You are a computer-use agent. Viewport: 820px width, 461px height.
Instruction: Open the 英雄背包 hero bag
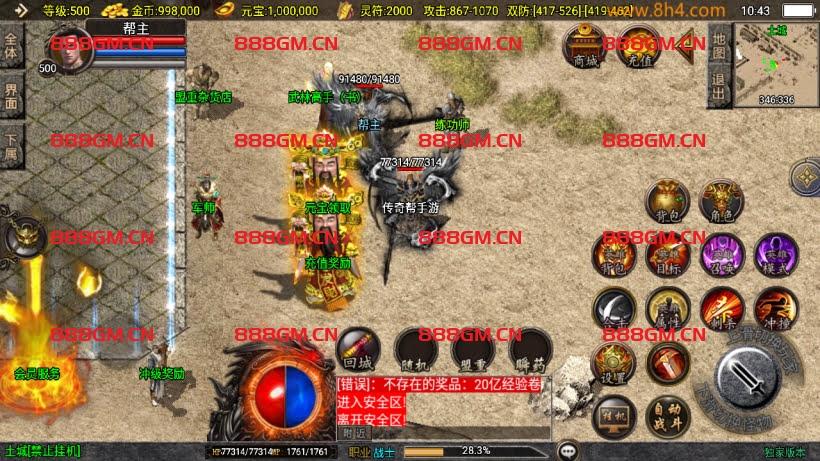point(613,254)
